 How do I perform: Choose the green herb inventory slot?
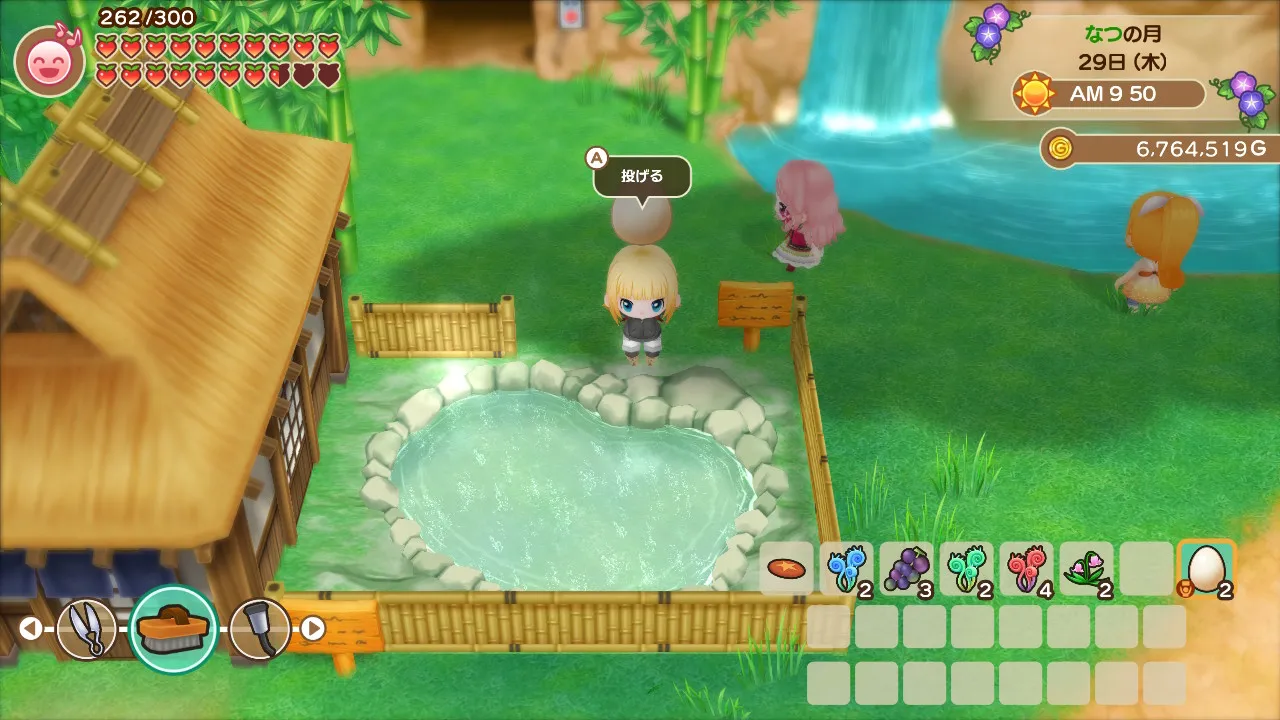point(966,569)
